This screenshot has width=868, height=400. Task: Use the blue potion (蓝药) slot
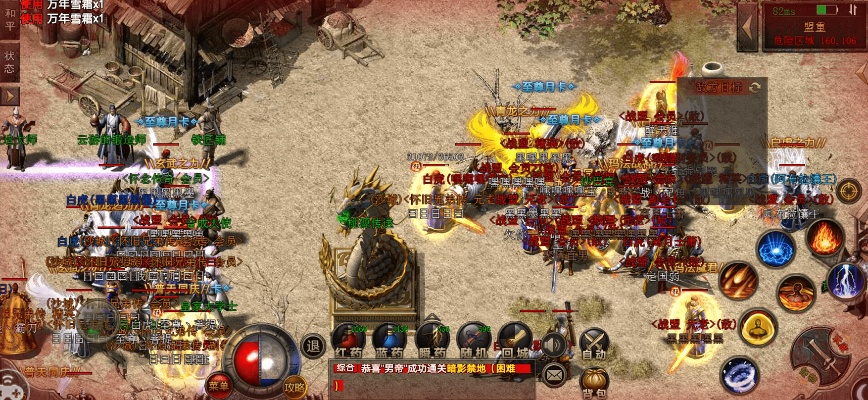tap(389, 340)
